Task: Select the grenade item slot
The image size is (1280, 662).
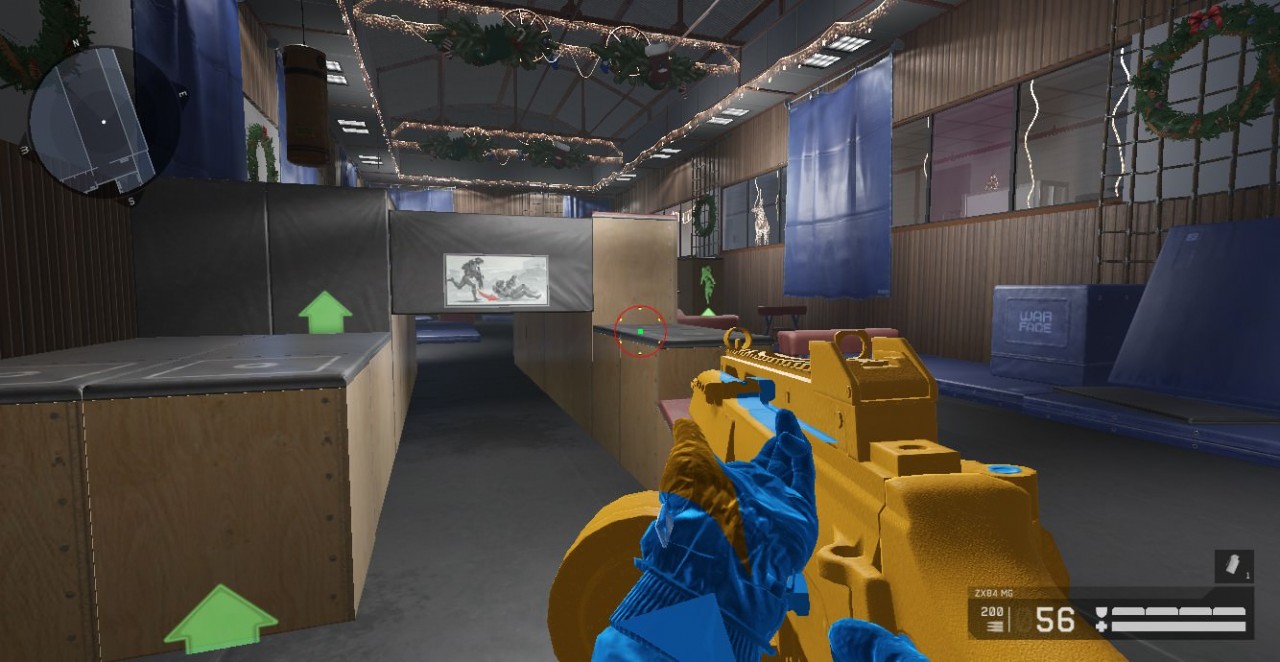Action: [x=1233, y=567]
